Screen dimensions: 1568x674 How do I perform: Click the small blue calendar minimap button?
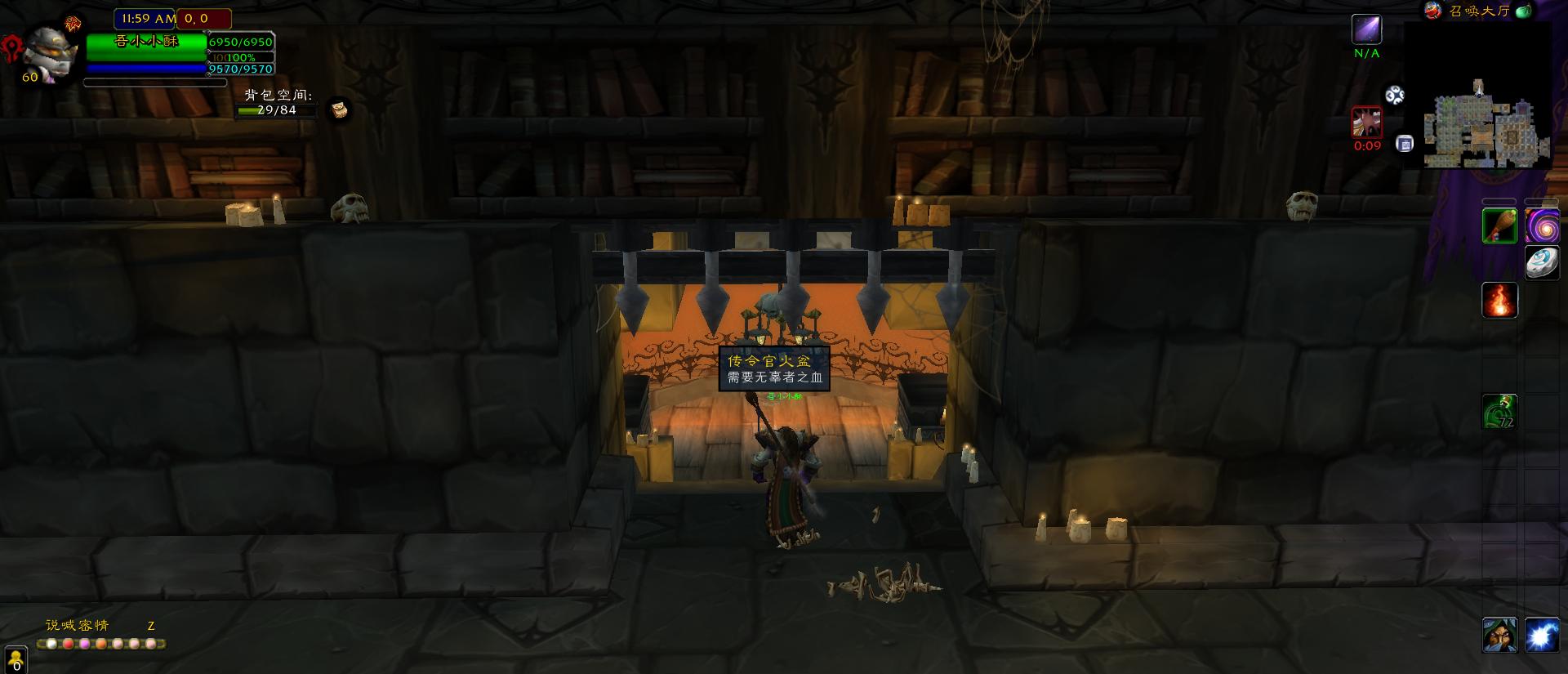[1405, 144]
